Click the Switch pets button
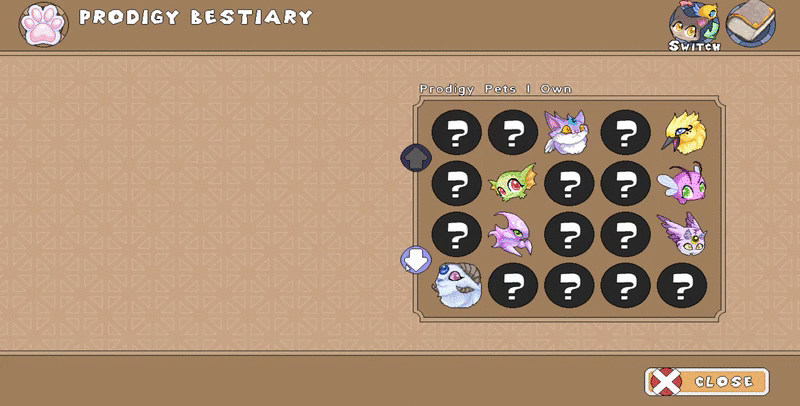The height and width of the screenshot is (406, 800). [694, 26]
